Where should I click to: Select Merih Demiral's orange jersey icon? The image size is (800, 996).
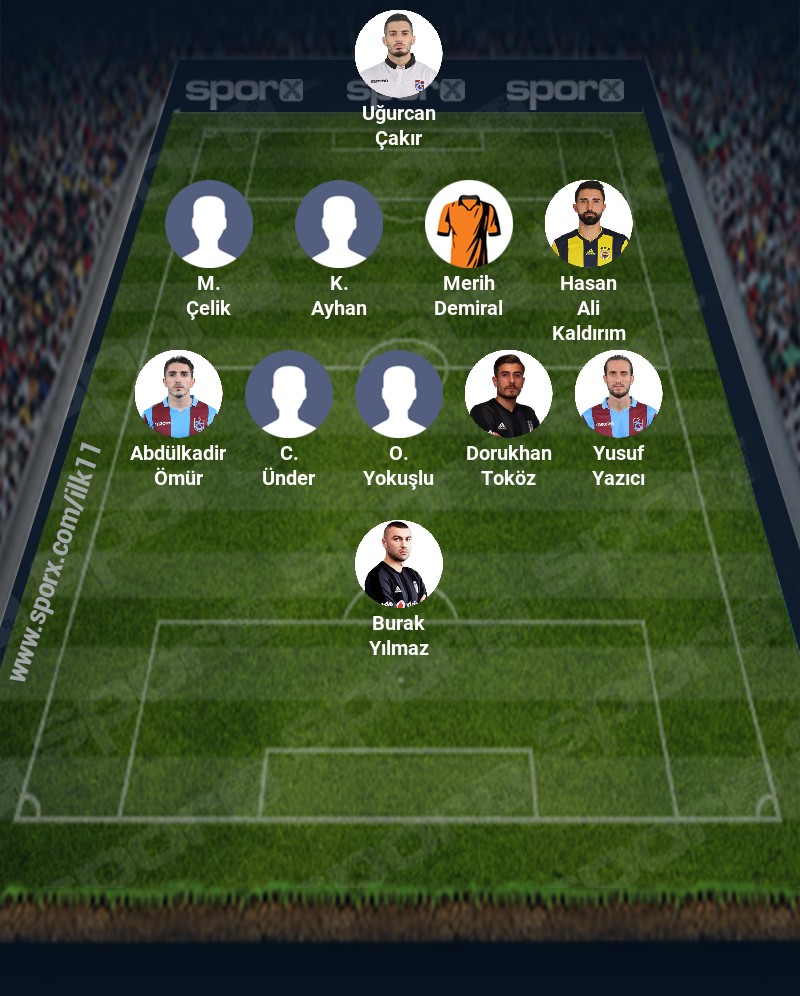[x=469, y=224]
